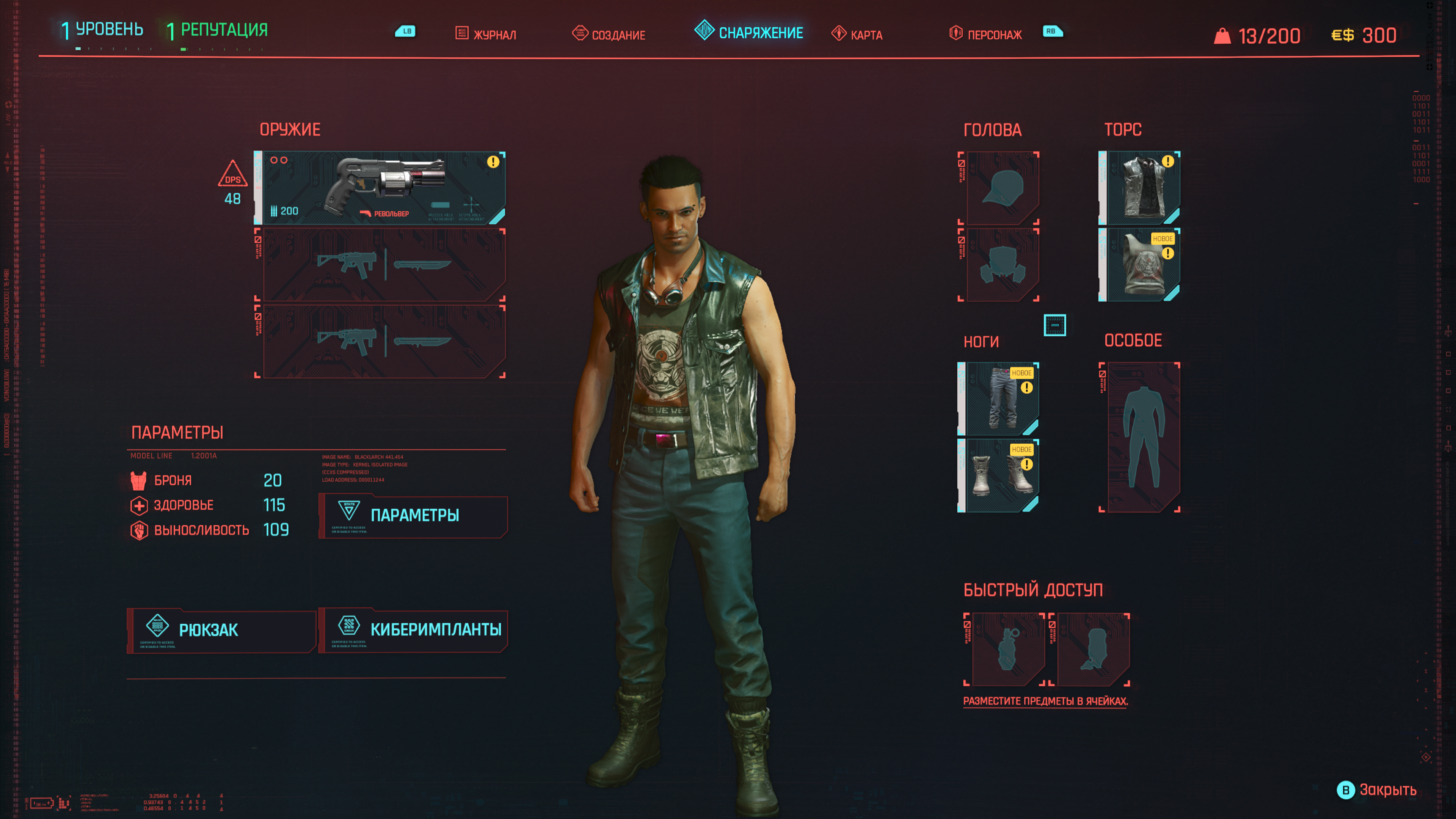The image size is (1456, 819).
Task: Select the new tank top slot
Action: 1139,265
